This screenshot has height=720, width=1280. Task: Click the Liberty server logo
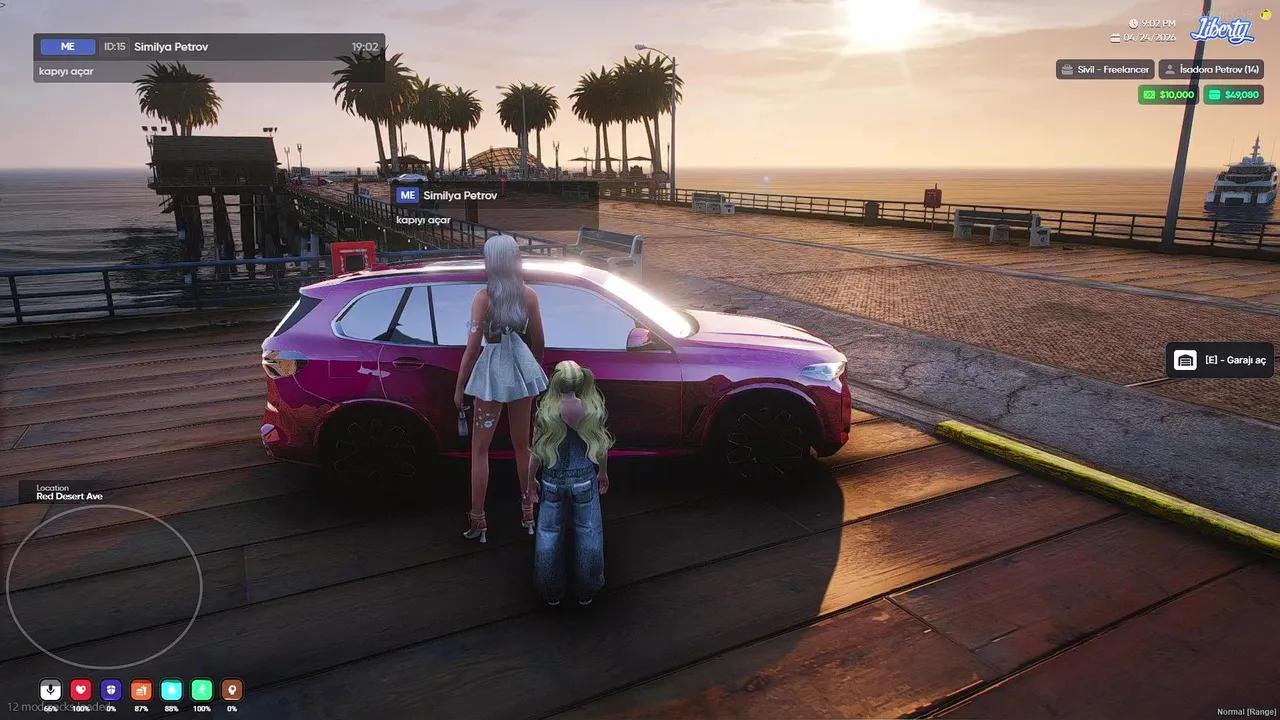click(x=1221, y=30)
